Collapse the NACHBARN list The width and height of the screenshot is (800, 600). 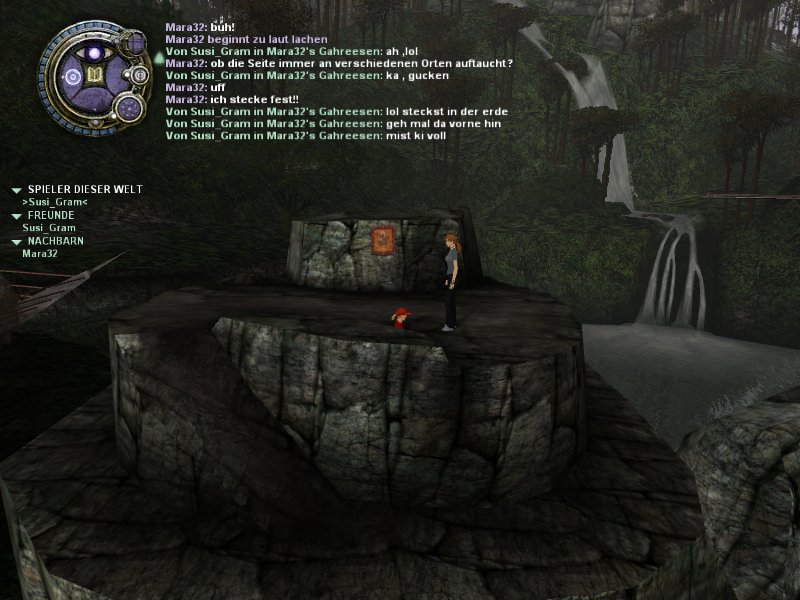point(16,241)
